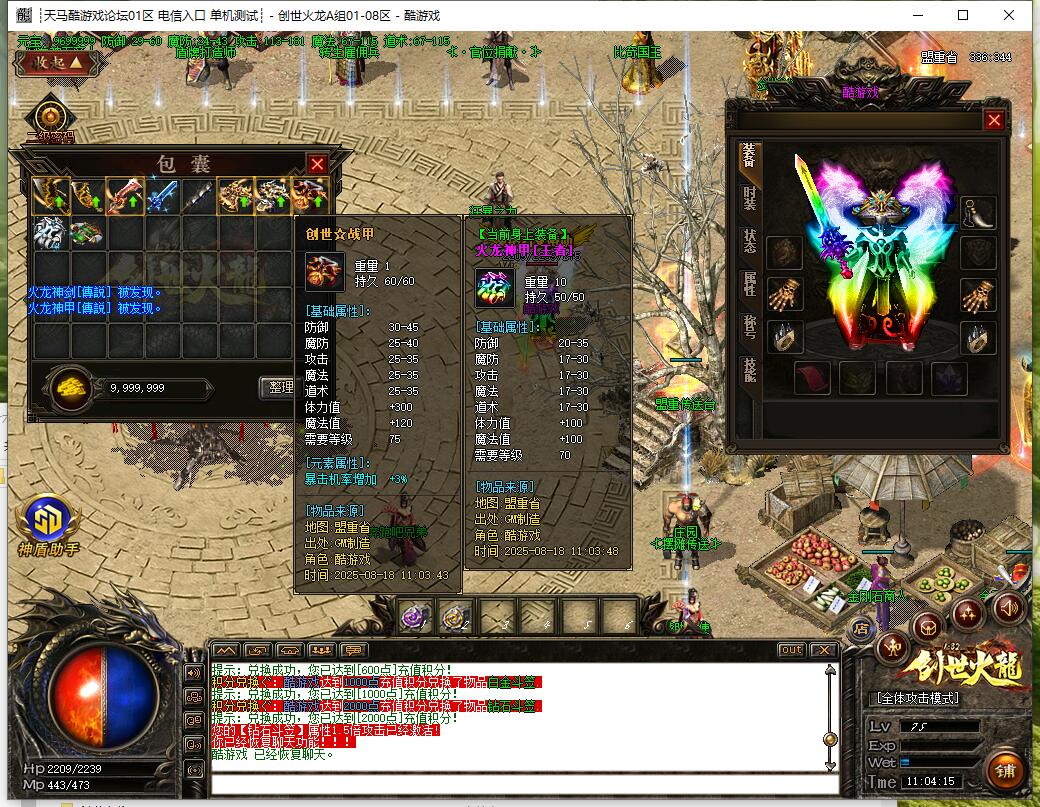
Task: Maximize the game window
Action: point(962,15)
